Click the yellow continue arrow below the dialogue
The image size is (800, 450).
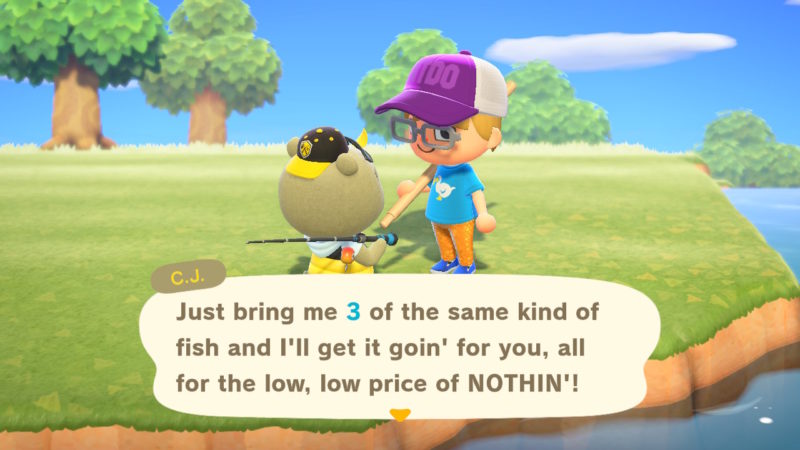[400, 414]
